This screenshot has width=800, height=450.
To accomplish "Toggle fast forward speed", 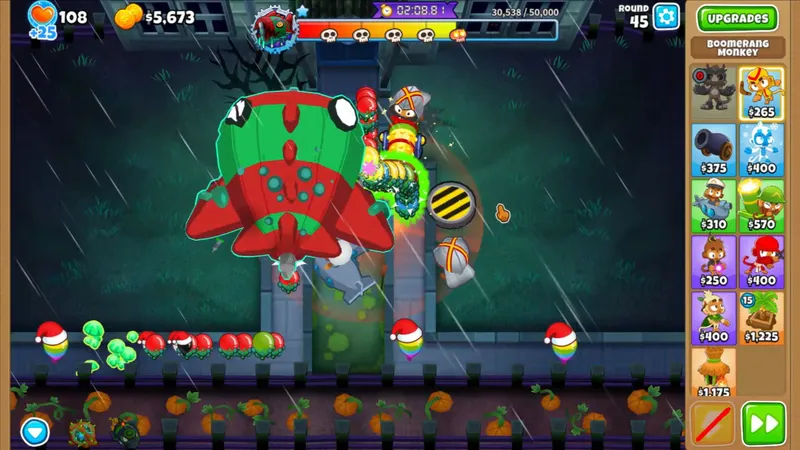I will click(x=763, y=424).
